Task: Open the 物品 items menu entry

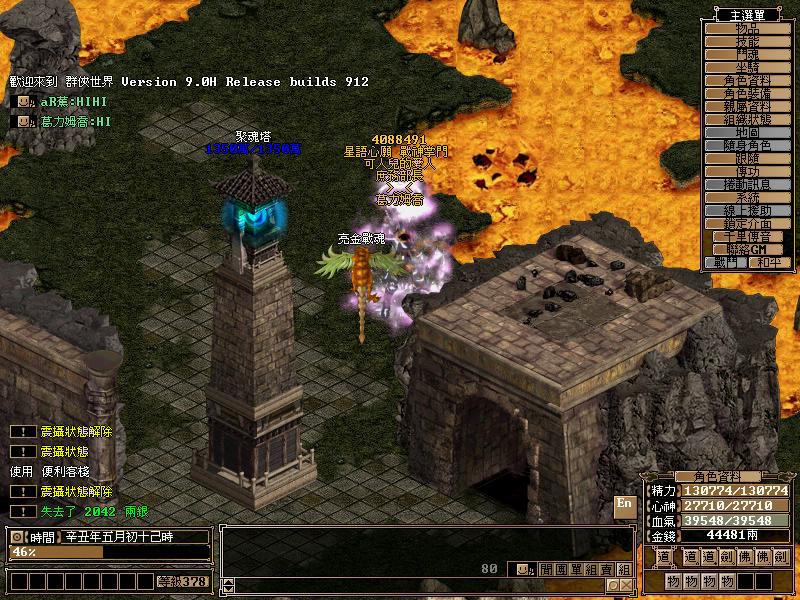Action: [747, 28]
